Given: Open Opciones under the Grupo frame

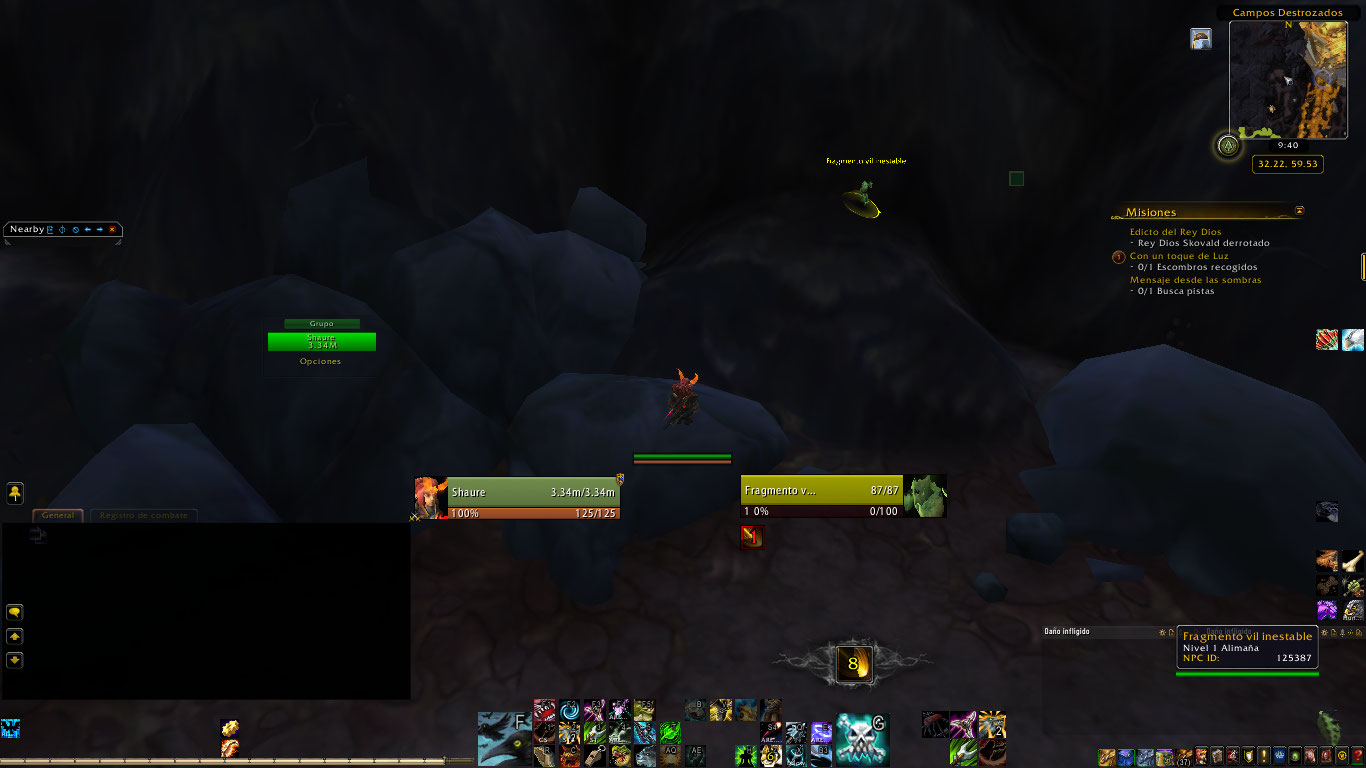Looking at the screenshot, I should point(320,362).
